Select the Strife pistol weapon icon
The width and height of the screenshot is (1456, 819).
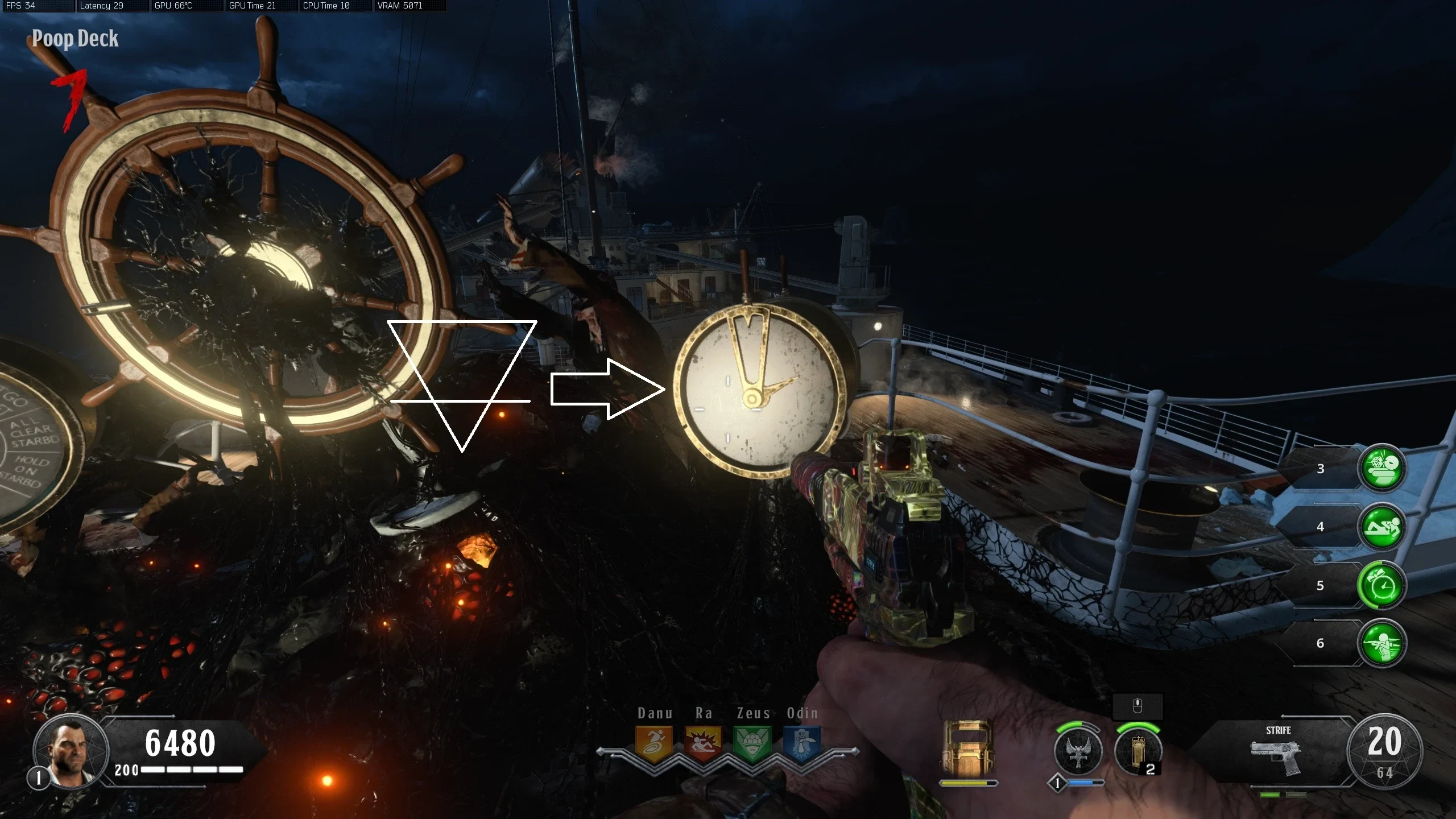point(1276,757)
